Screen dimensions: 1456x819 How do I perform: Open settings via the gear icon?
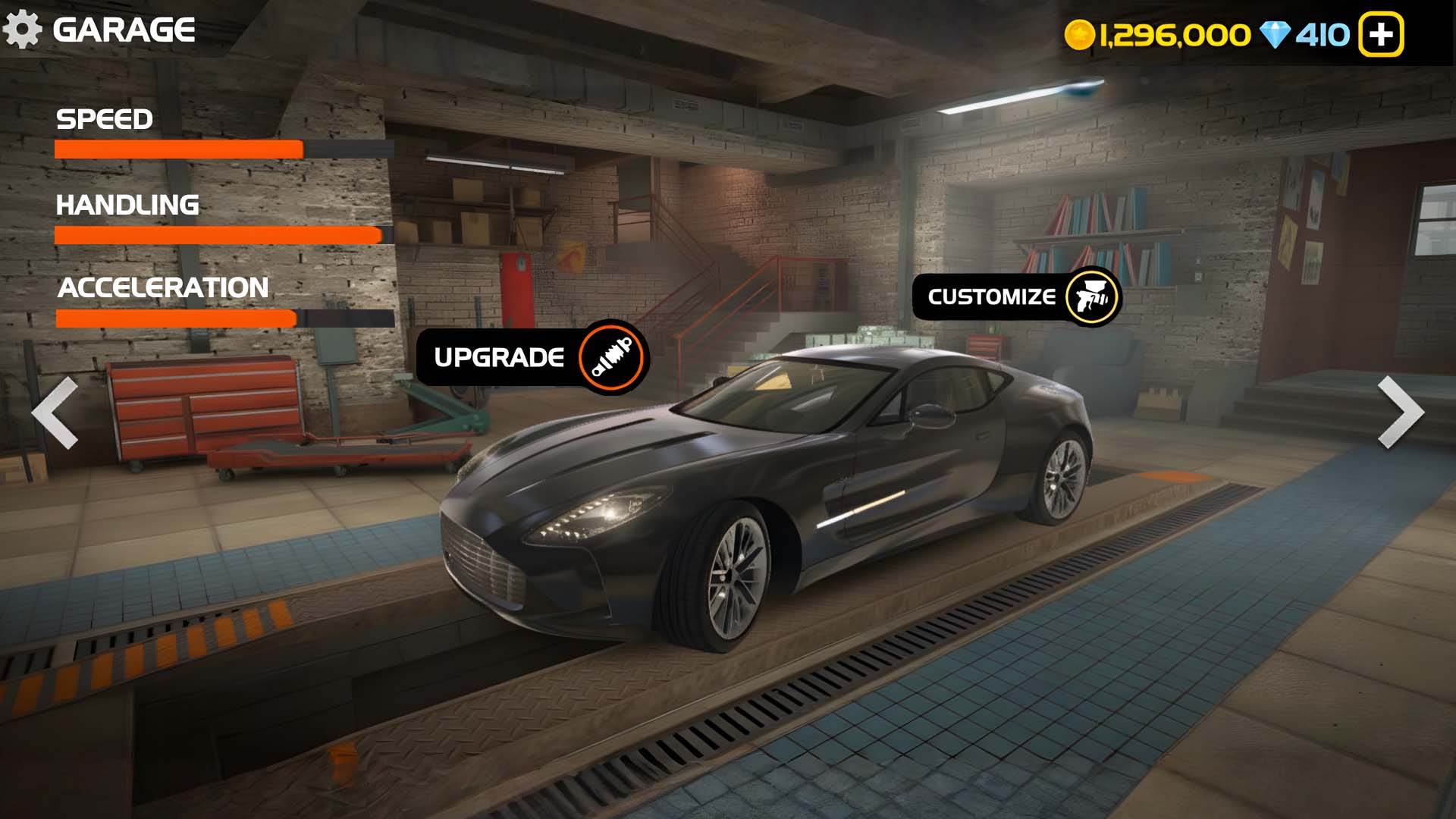pyautogui.click(x=23, y=30)
